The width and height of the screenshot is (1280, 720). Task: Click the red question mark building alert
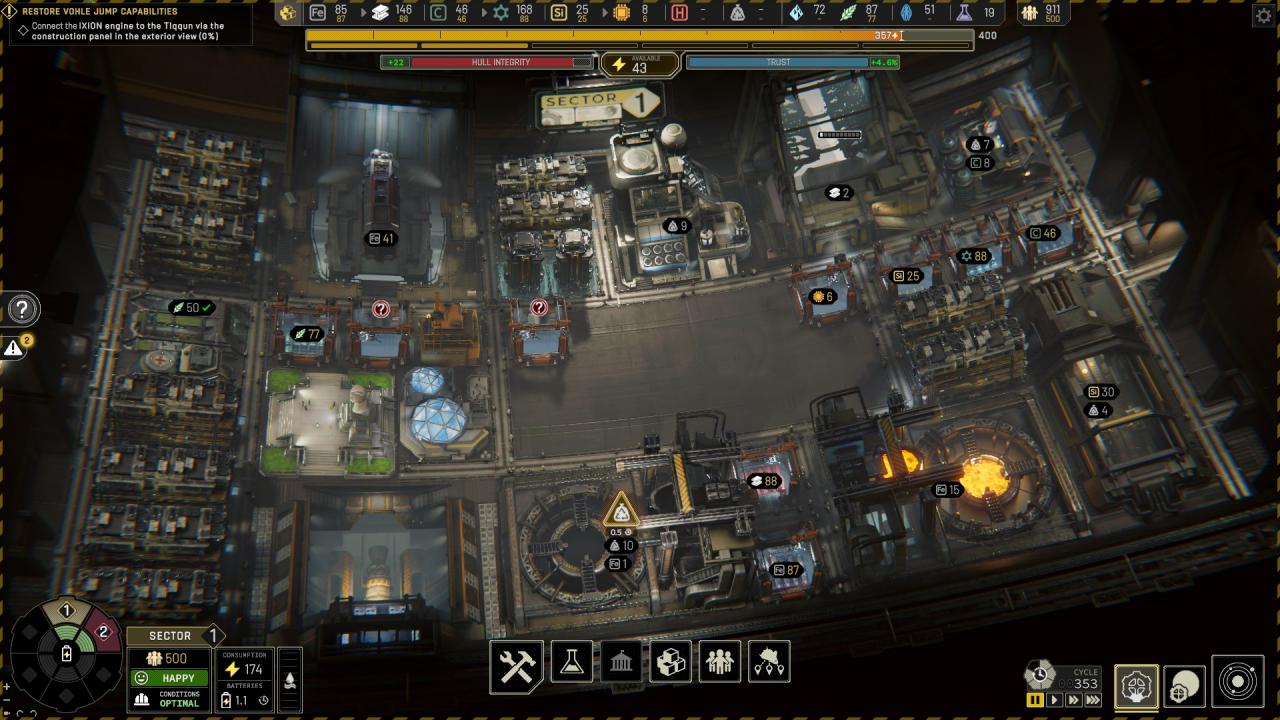[381, 310]
